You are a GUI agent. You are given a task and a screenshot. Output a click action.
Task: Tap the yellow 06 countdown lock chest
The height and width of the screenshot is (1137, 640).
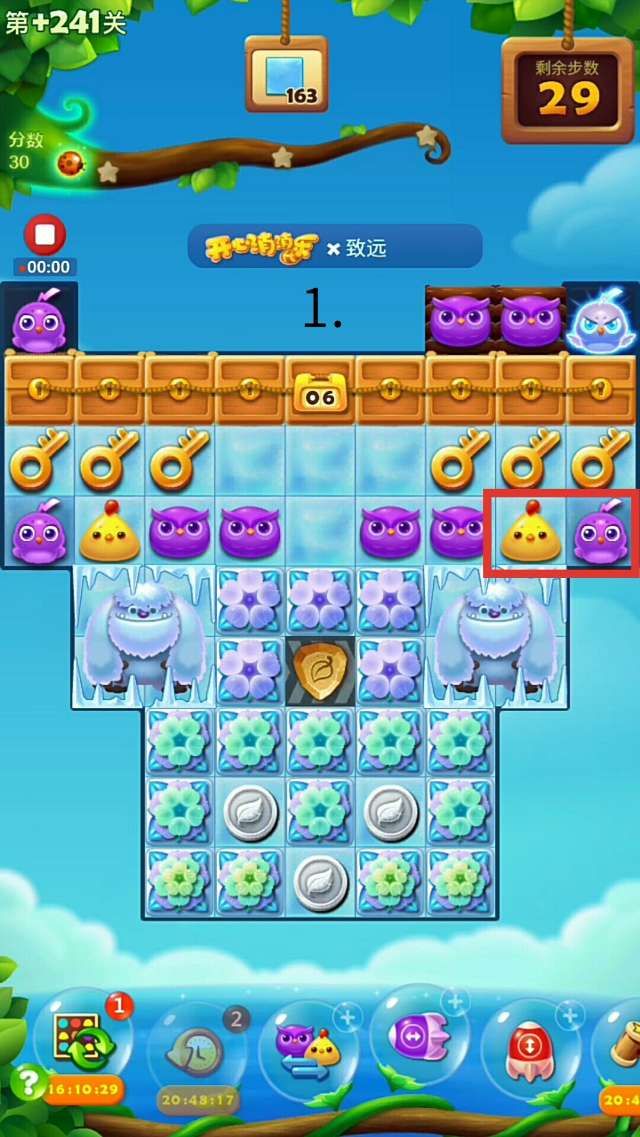coord(320,391)
